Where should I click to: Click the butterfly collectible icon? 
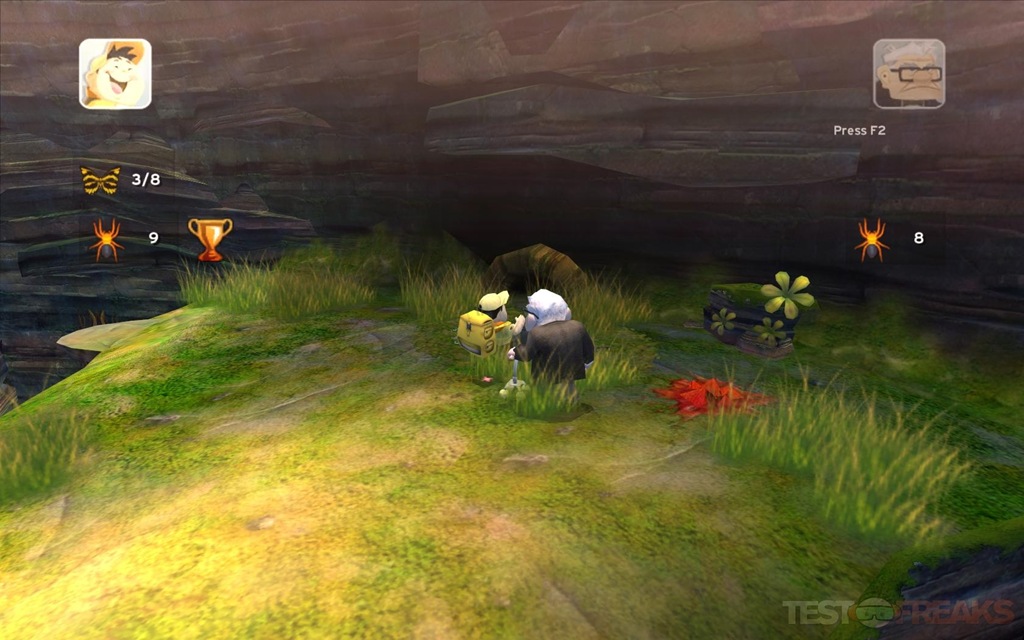pyautogui.click(x=100, y=180)
